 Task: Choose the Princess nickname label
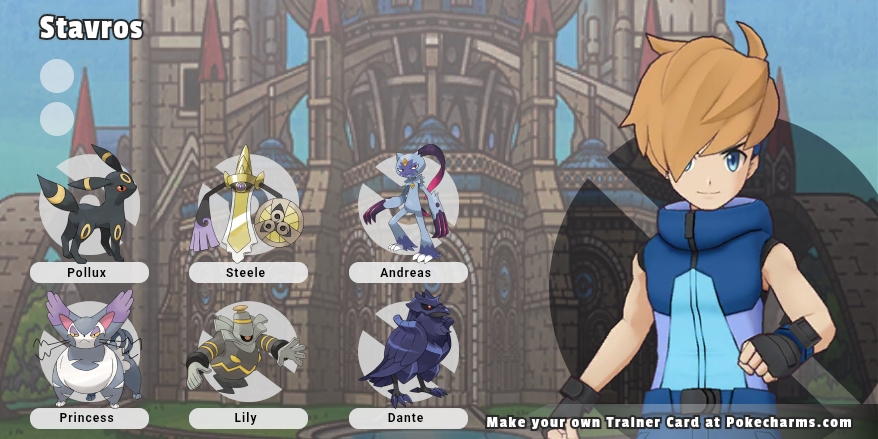click(89, 418)
